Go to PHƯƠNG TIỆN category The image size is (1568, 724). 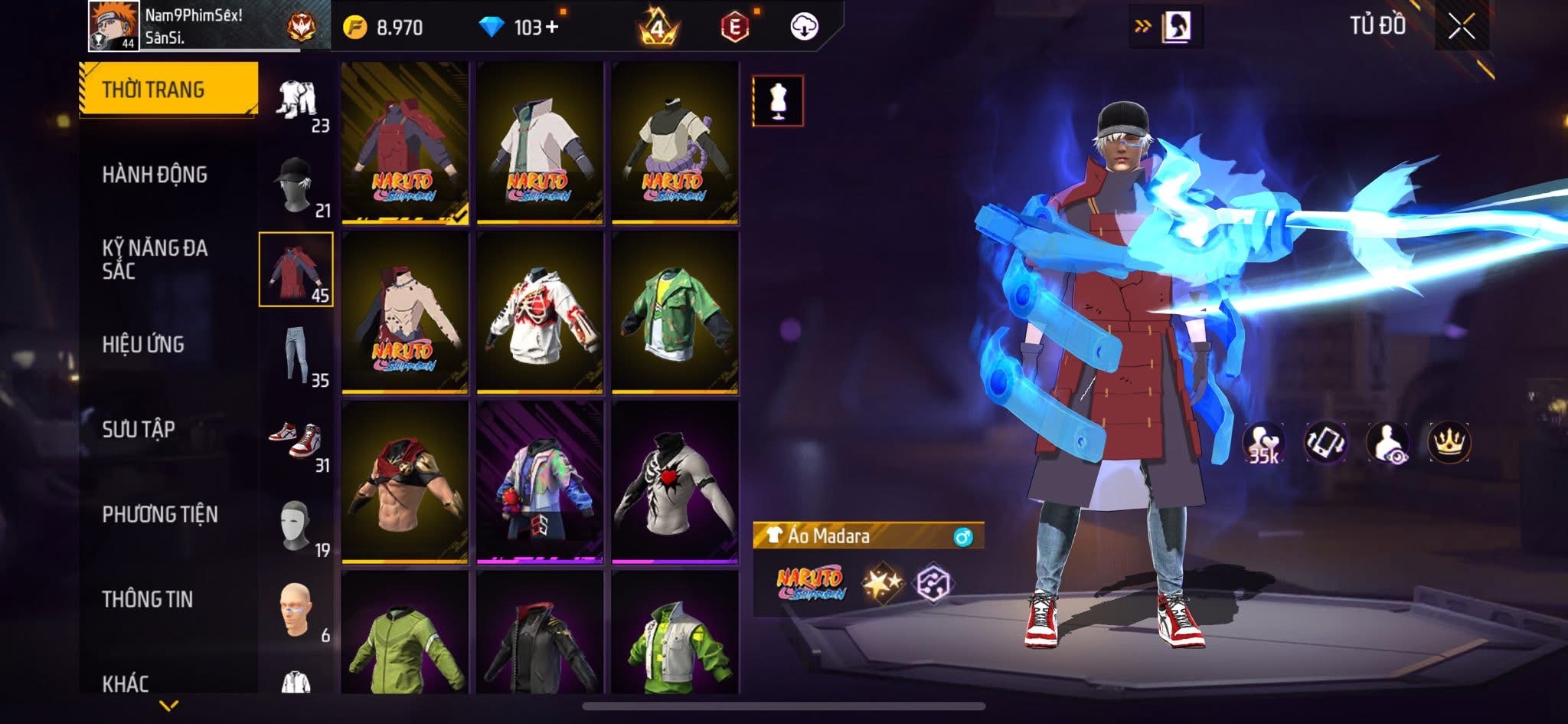click(x=160, y=514)
